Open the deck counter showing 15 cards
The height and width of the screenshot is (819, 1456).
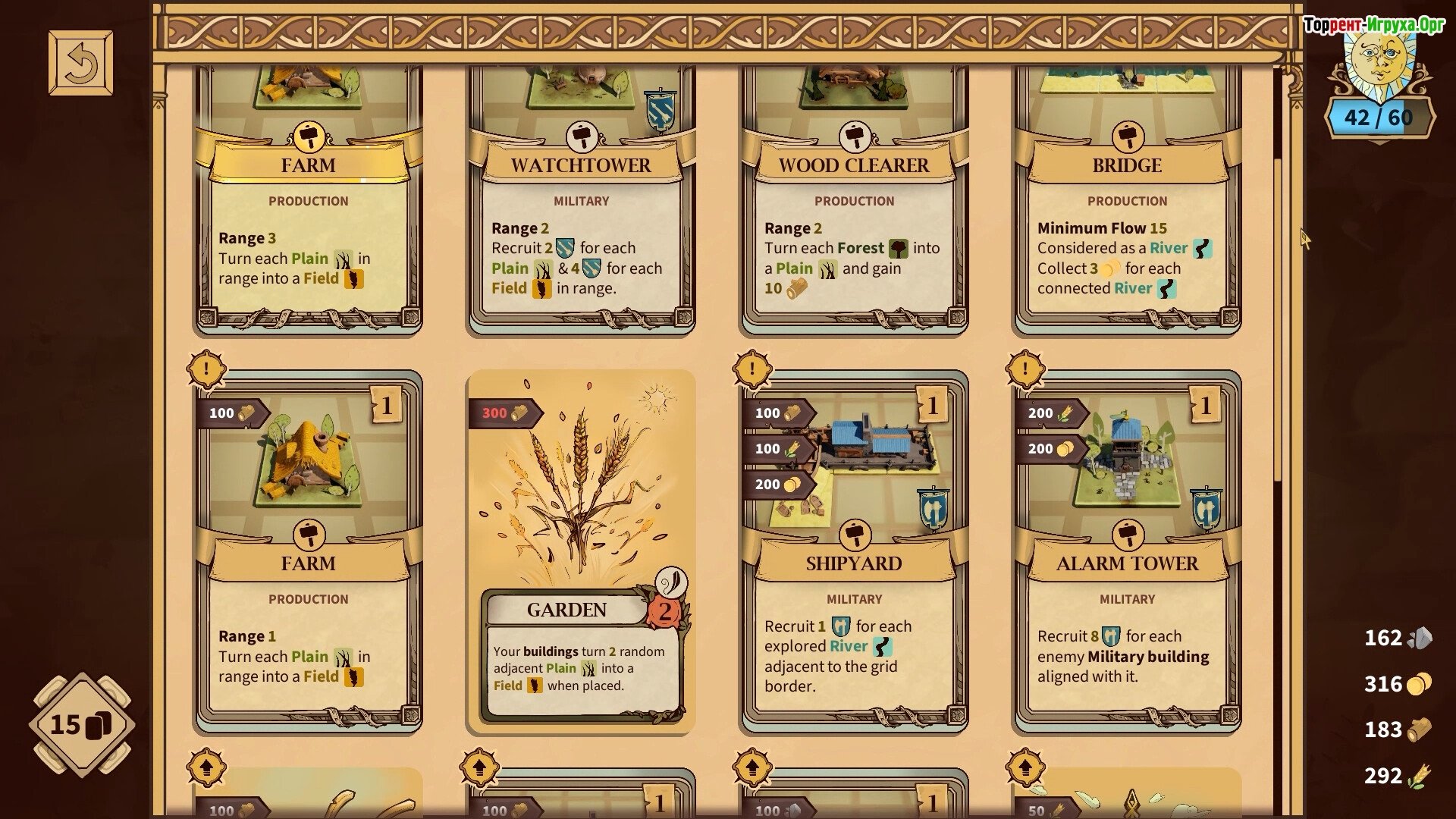[81, 725]
